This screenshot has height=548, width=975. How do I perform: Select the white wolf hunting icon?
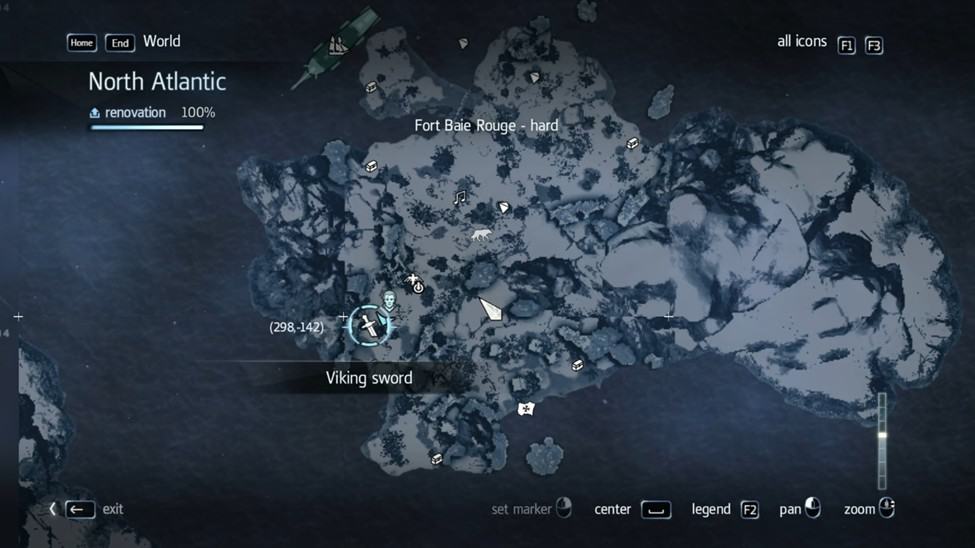[x=481, y=236]
